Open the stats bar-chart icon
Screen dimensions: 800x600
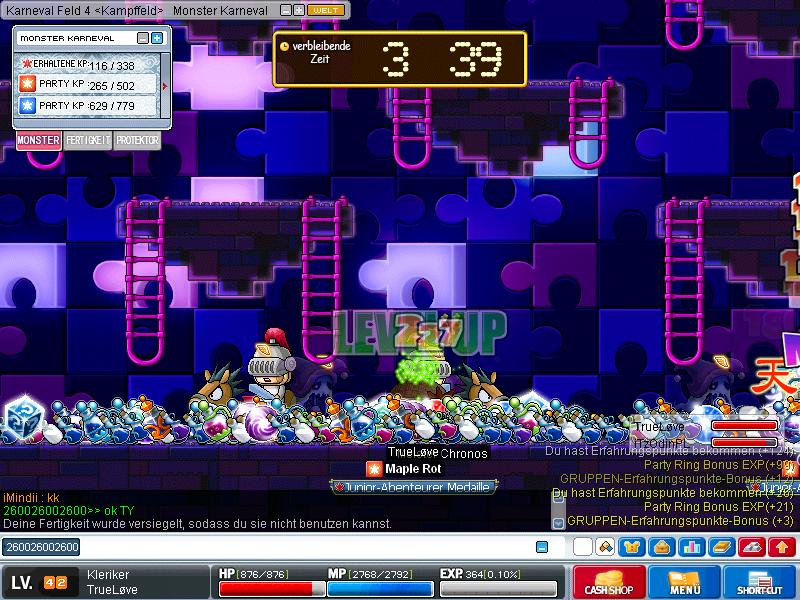691,547
